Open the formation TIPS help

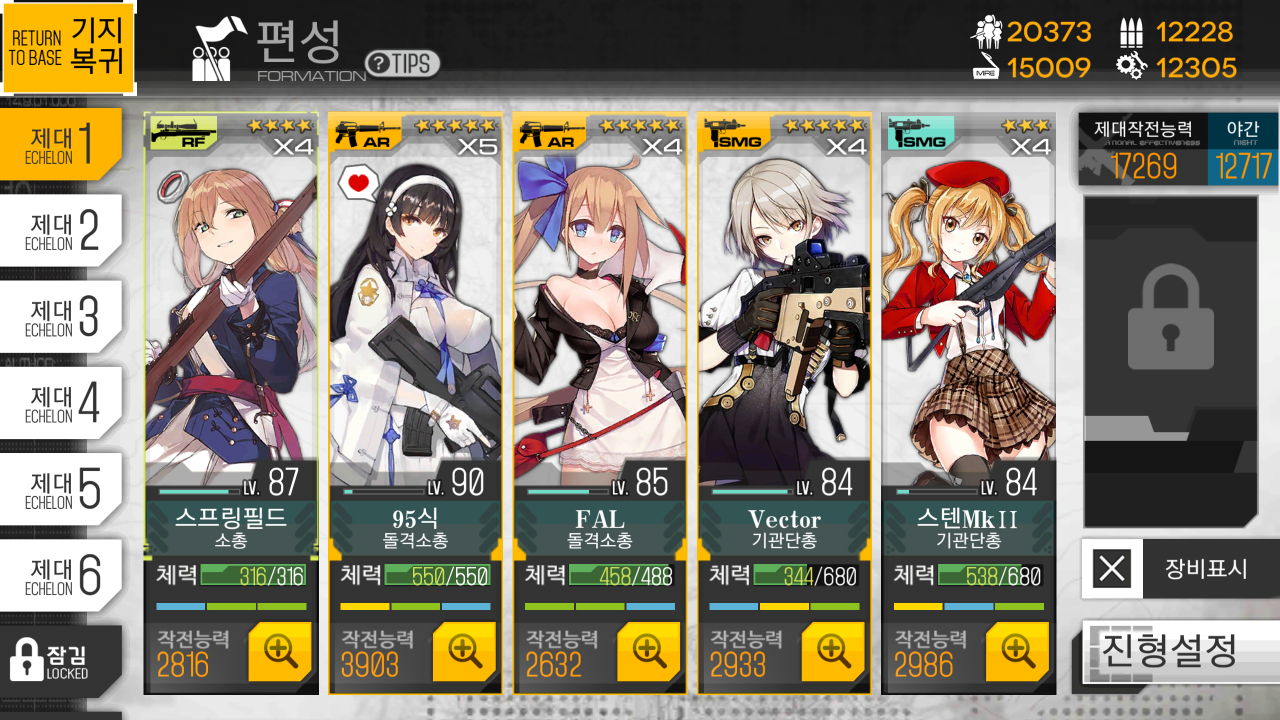[x=402, y=64]
